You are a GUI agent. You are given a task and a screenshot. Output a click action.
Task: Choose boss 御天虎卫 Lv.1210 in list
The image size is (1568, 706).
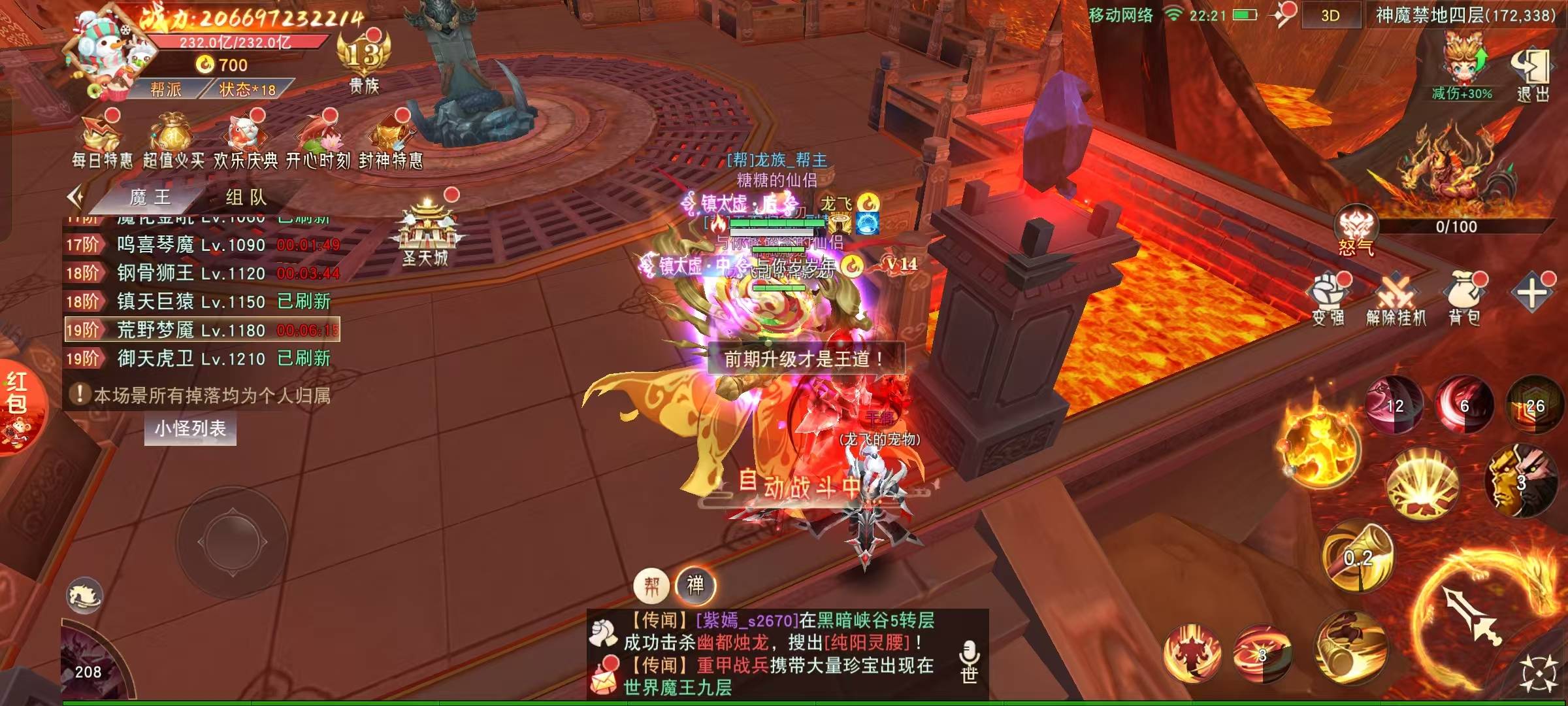tap(202, 358)
